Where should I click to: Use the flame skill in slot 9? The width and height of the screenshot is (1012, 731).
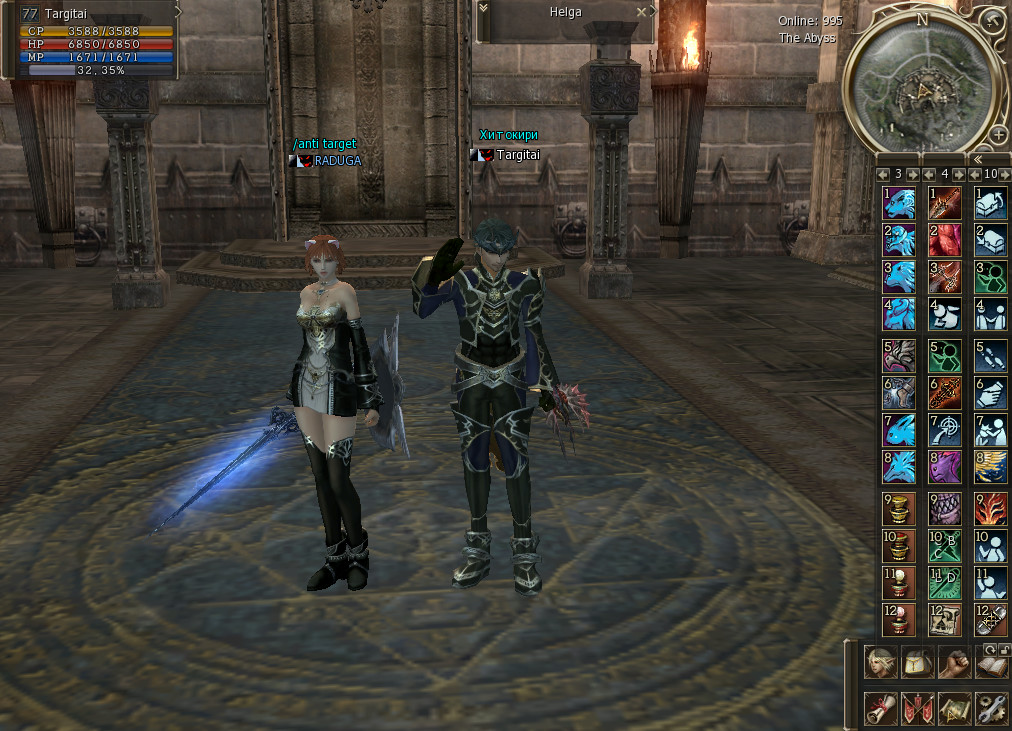(990, 509)
